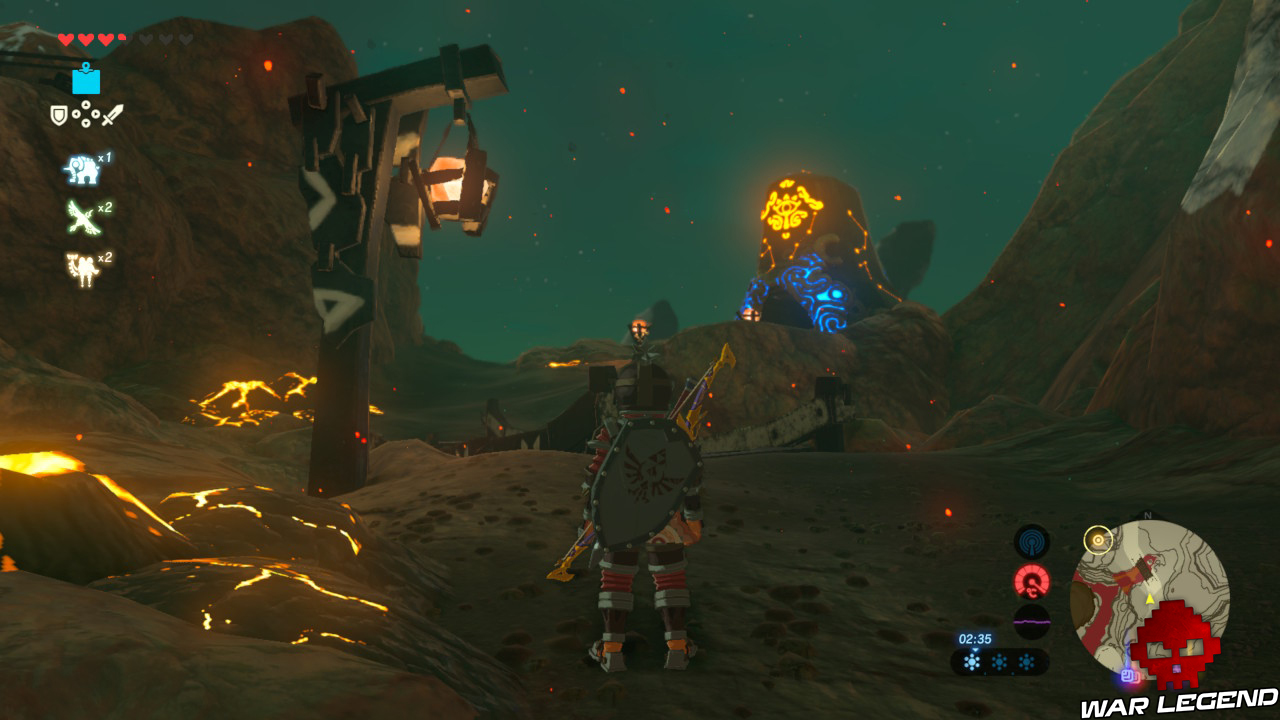Activate the Sheikah Sensor antenna icon
This screenshot has width=1280, height=720.
pyautogui.click(x=1030, y=540)
